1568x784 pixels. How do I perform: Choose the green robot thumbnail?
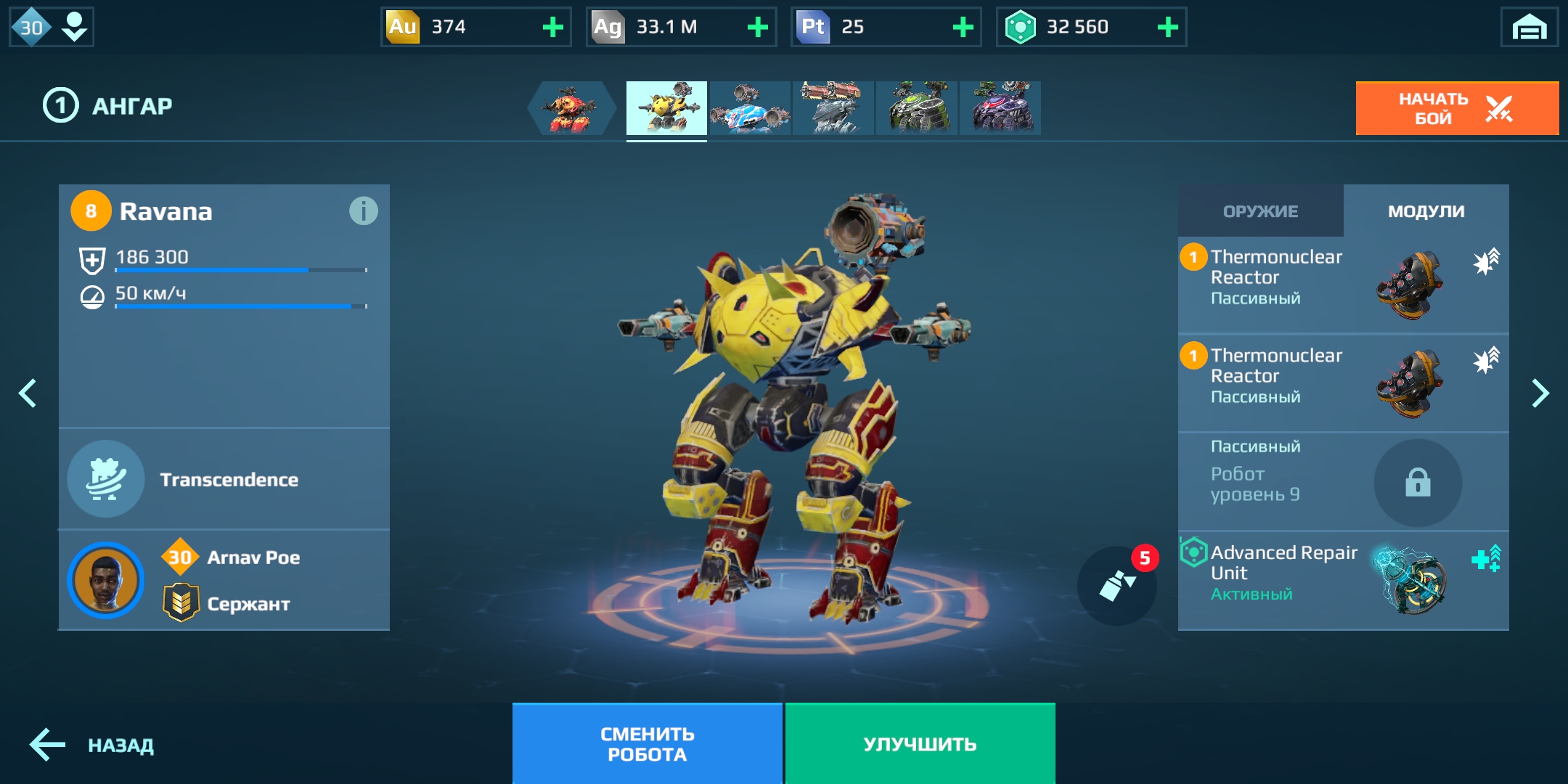click(917, 108)
